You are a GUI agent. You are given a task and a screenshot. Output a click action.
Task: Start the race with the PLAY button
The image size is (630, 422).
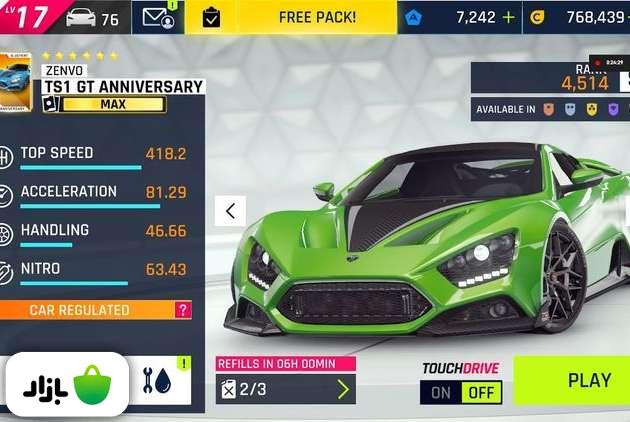(588, 380)
